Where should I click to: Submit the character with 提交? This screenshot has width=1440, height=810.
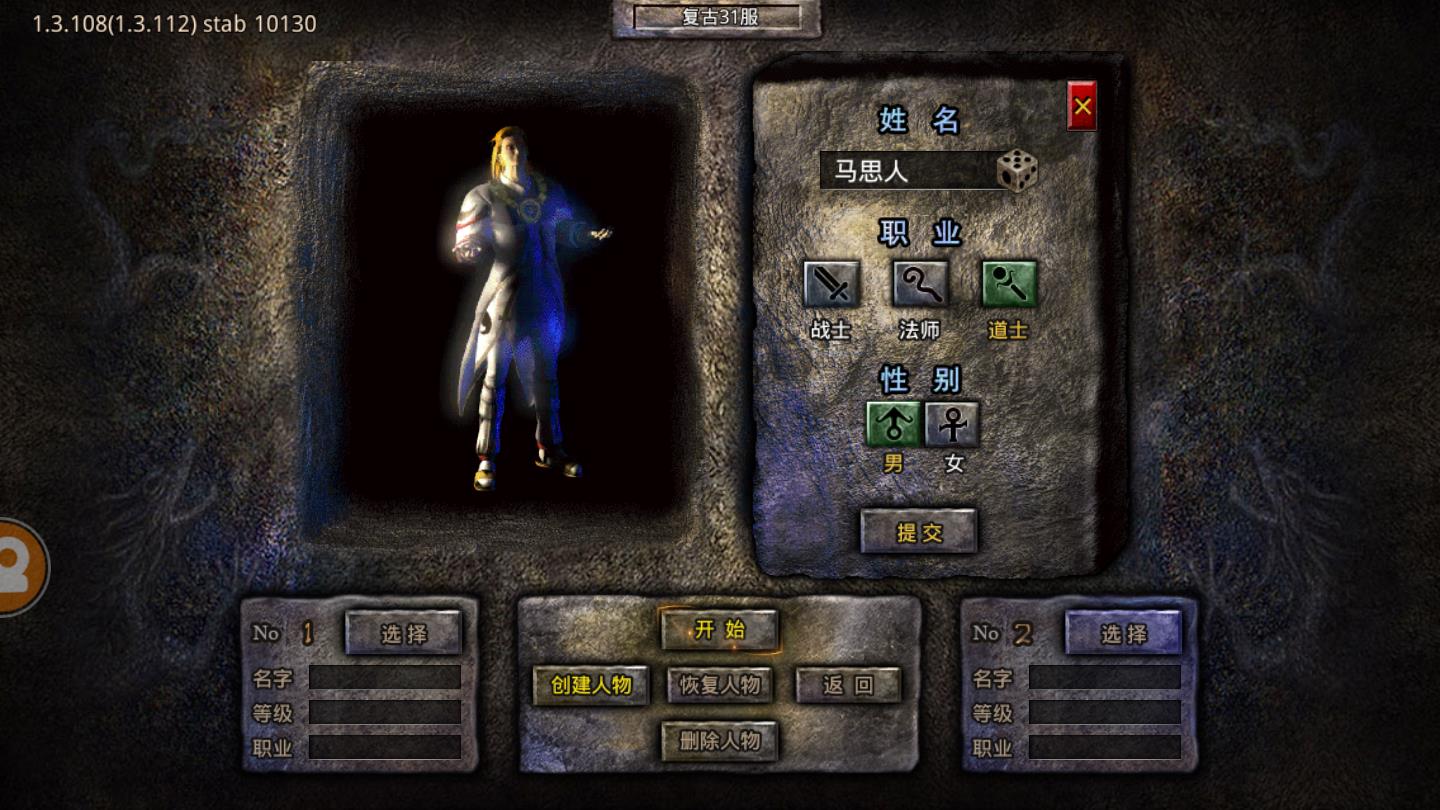(x=919, y=532)
